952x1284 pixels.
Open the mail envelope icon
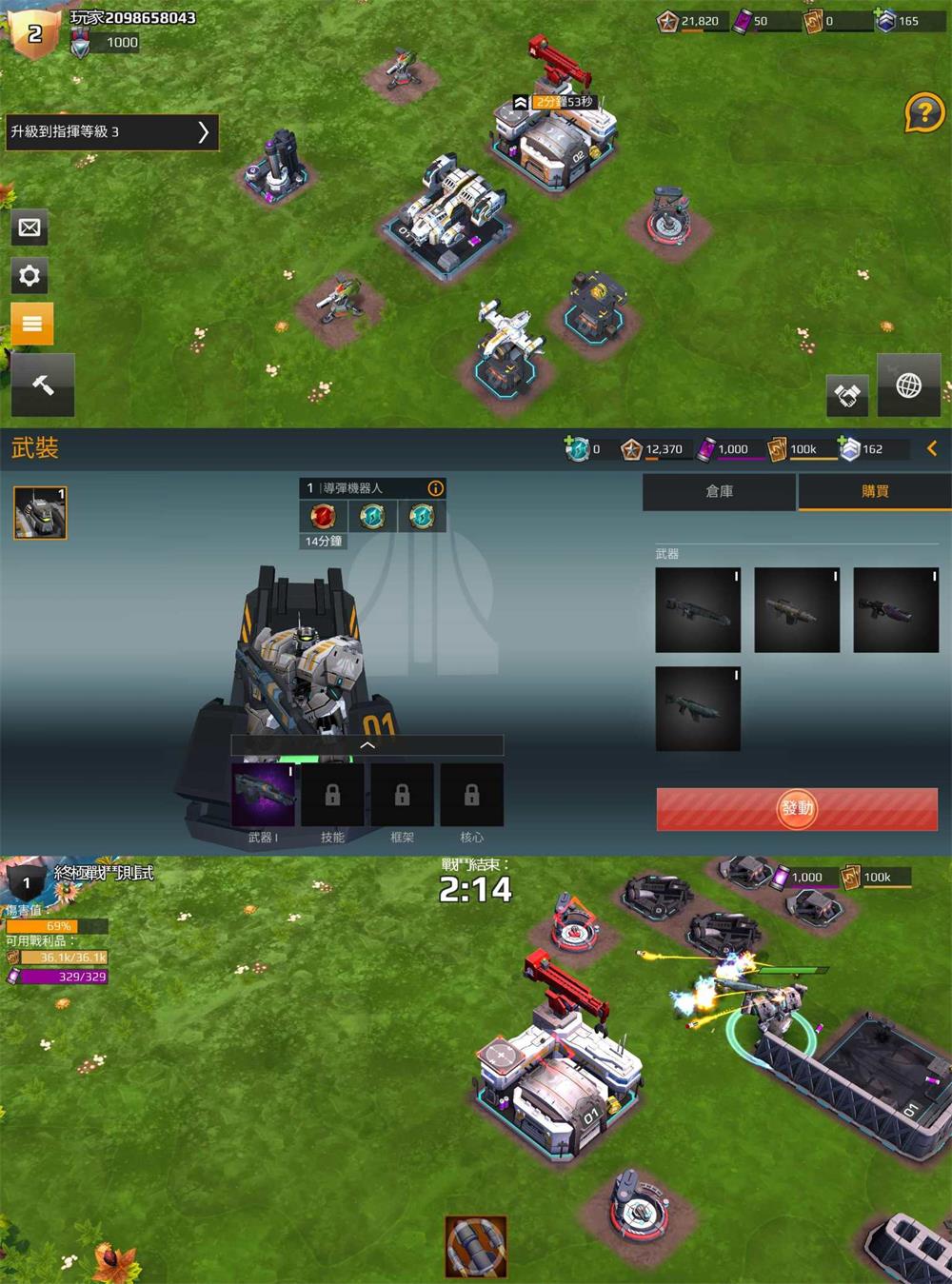pos(30,227)
